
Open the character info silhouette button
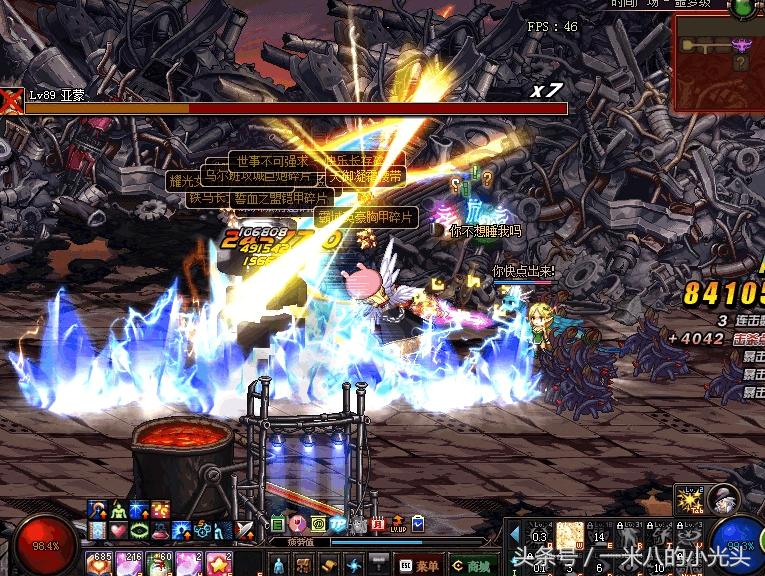279,565
